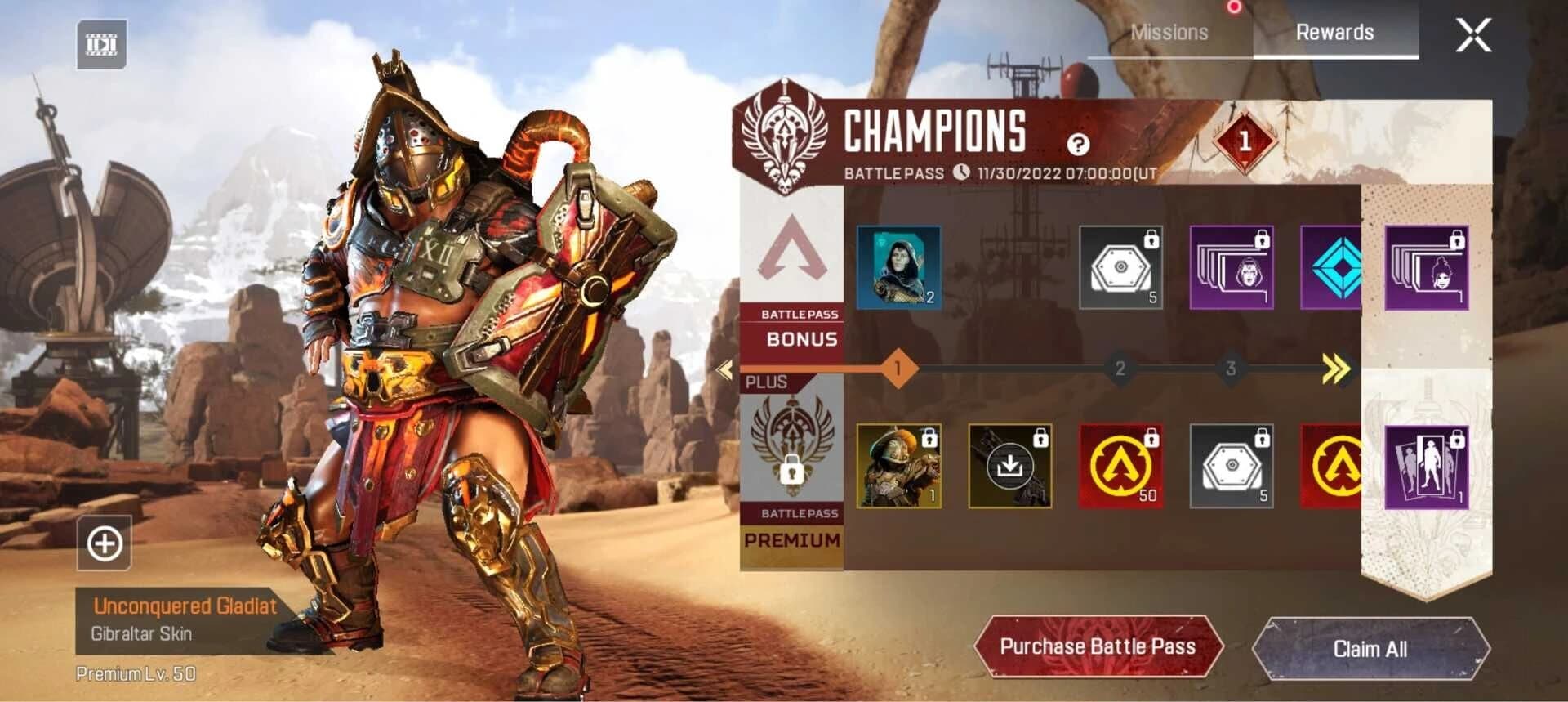Click the film clip icon in top-left corner
The width and height of the screenshot is (1568, 702).
pos(104,45)
